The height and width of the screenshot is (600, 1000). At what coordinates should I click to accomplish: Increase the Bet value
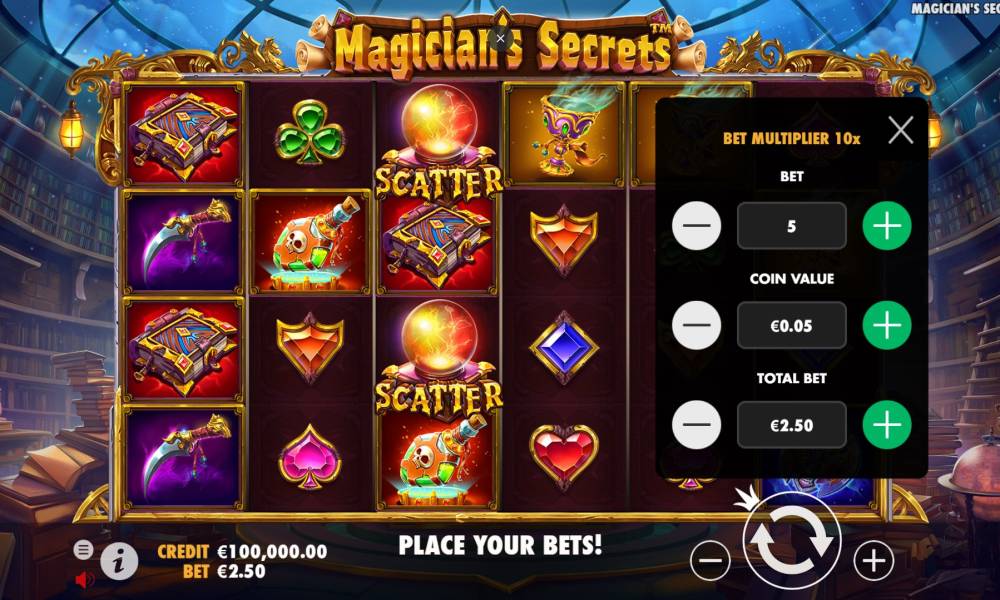[887, 226]
